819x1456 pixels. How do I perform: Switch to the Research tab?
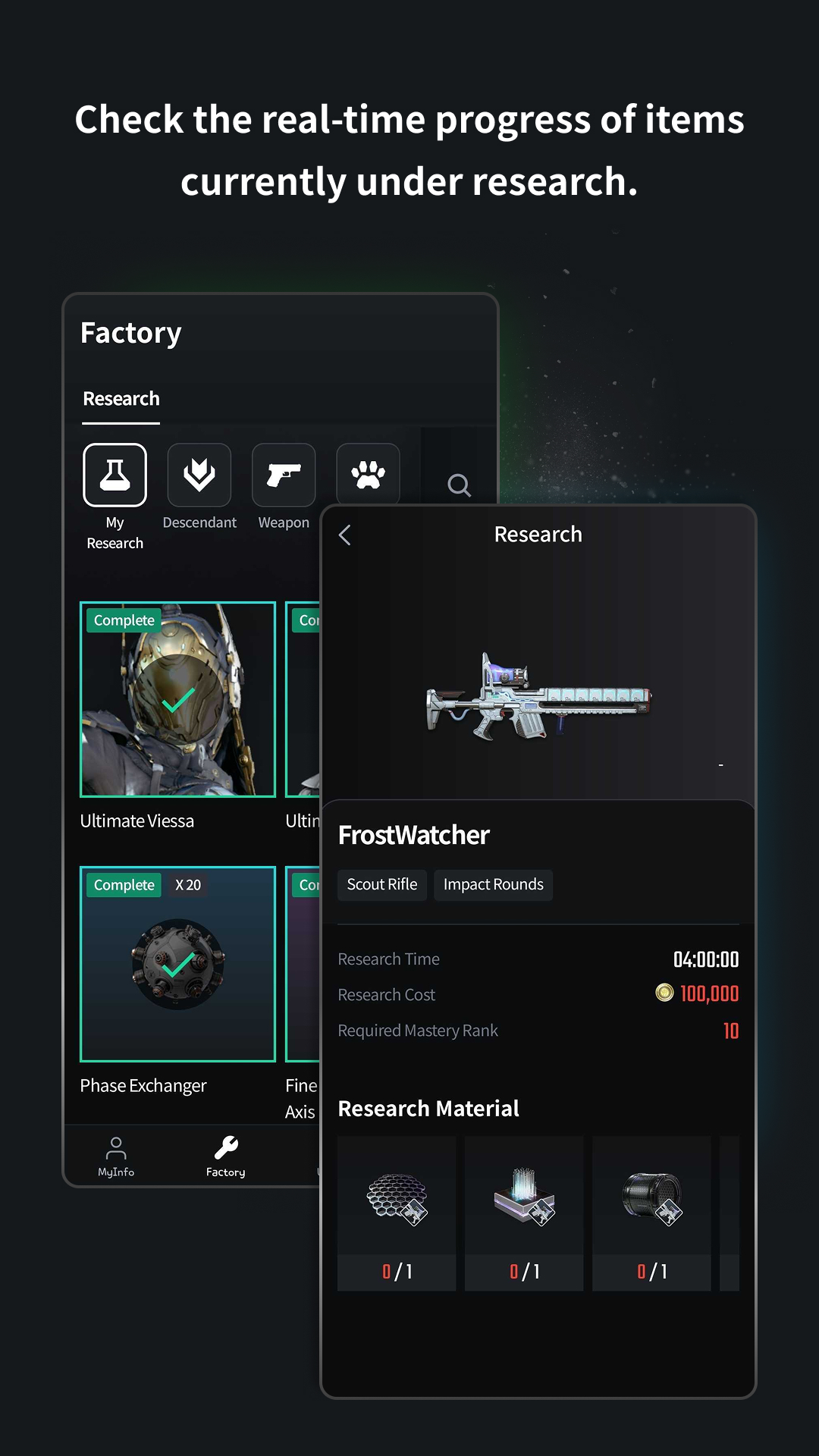pos(121,399)
